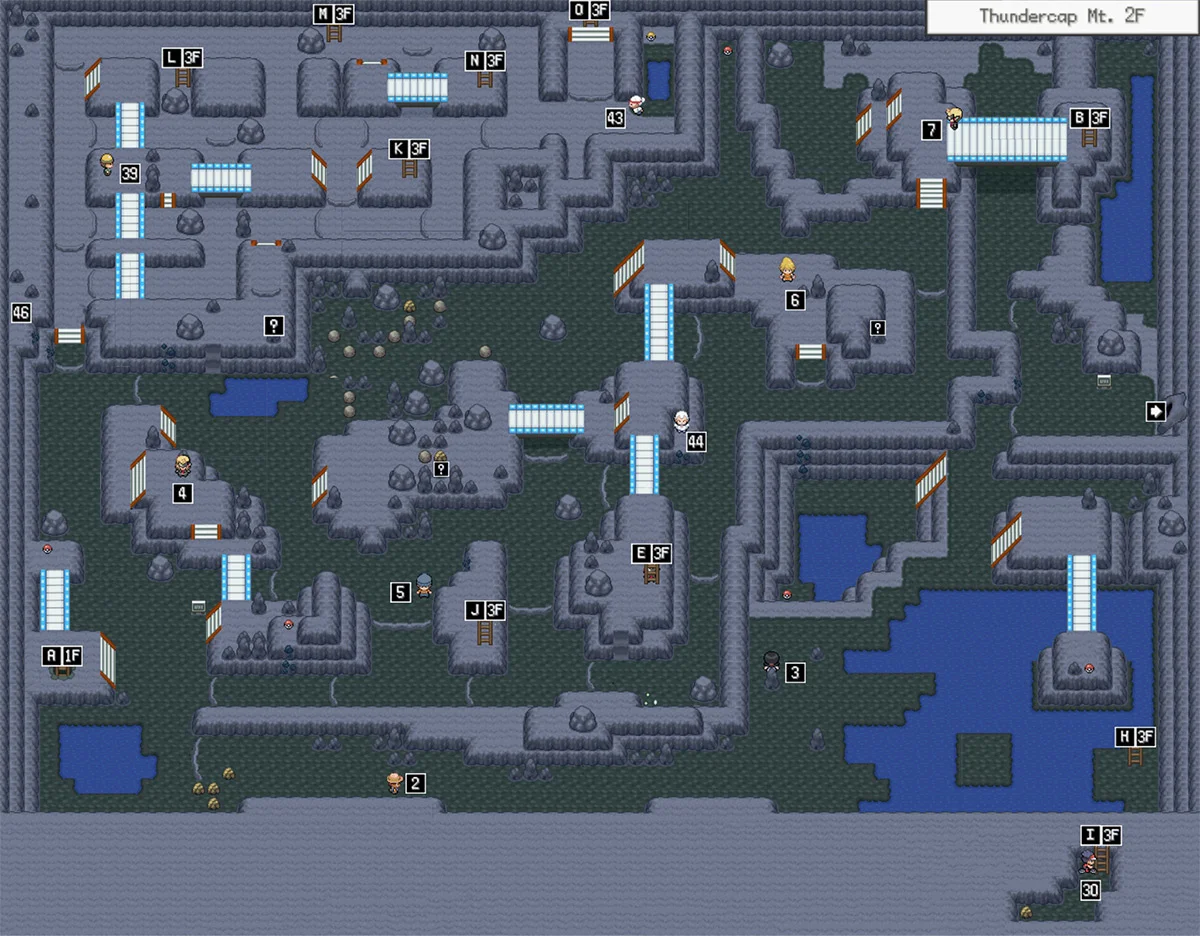
Task: Select the white arrow exit marker
Action: pos(1156,410)
